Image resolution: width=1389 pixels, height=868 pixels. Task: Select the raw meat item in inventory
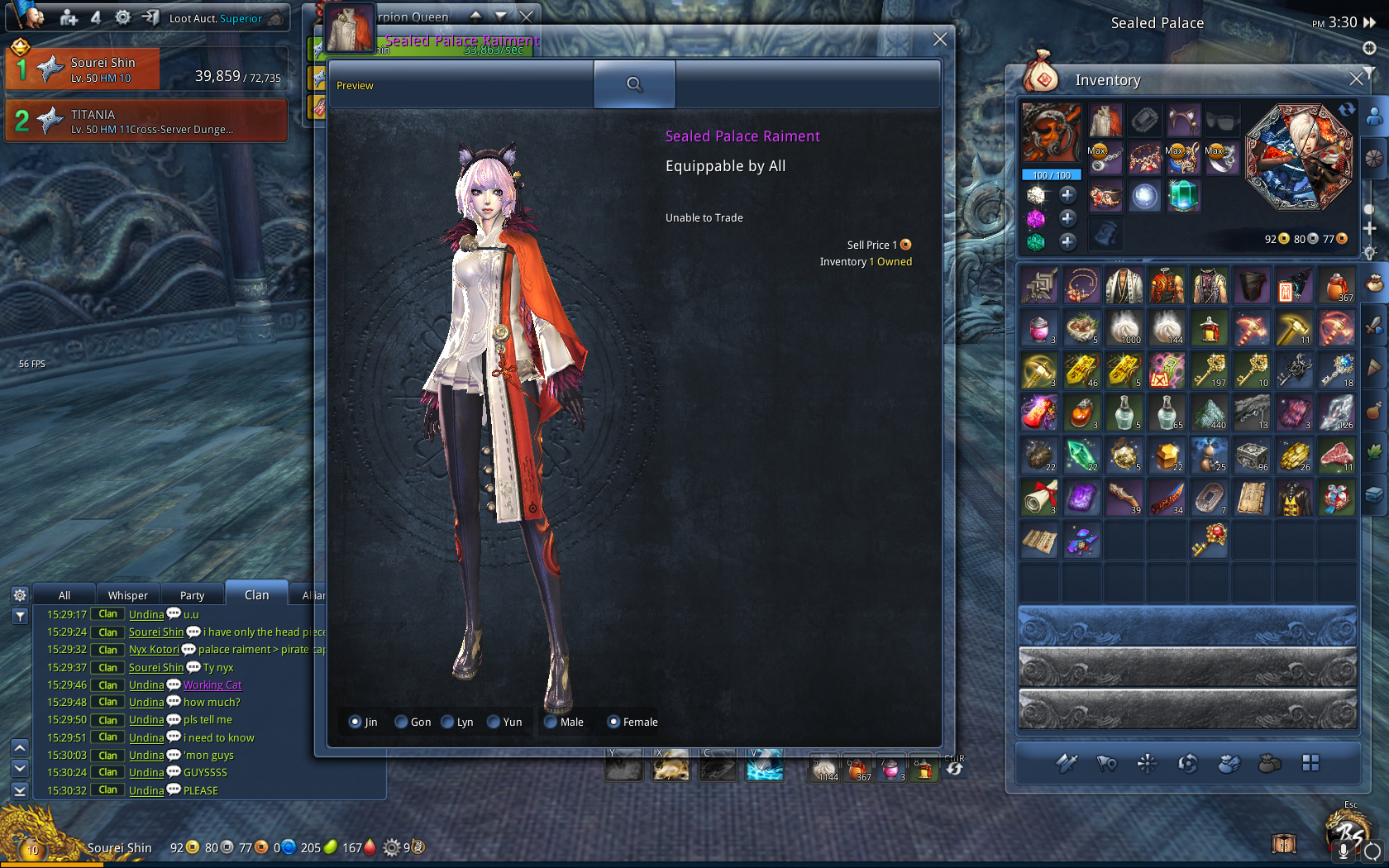pos(1336,455)
